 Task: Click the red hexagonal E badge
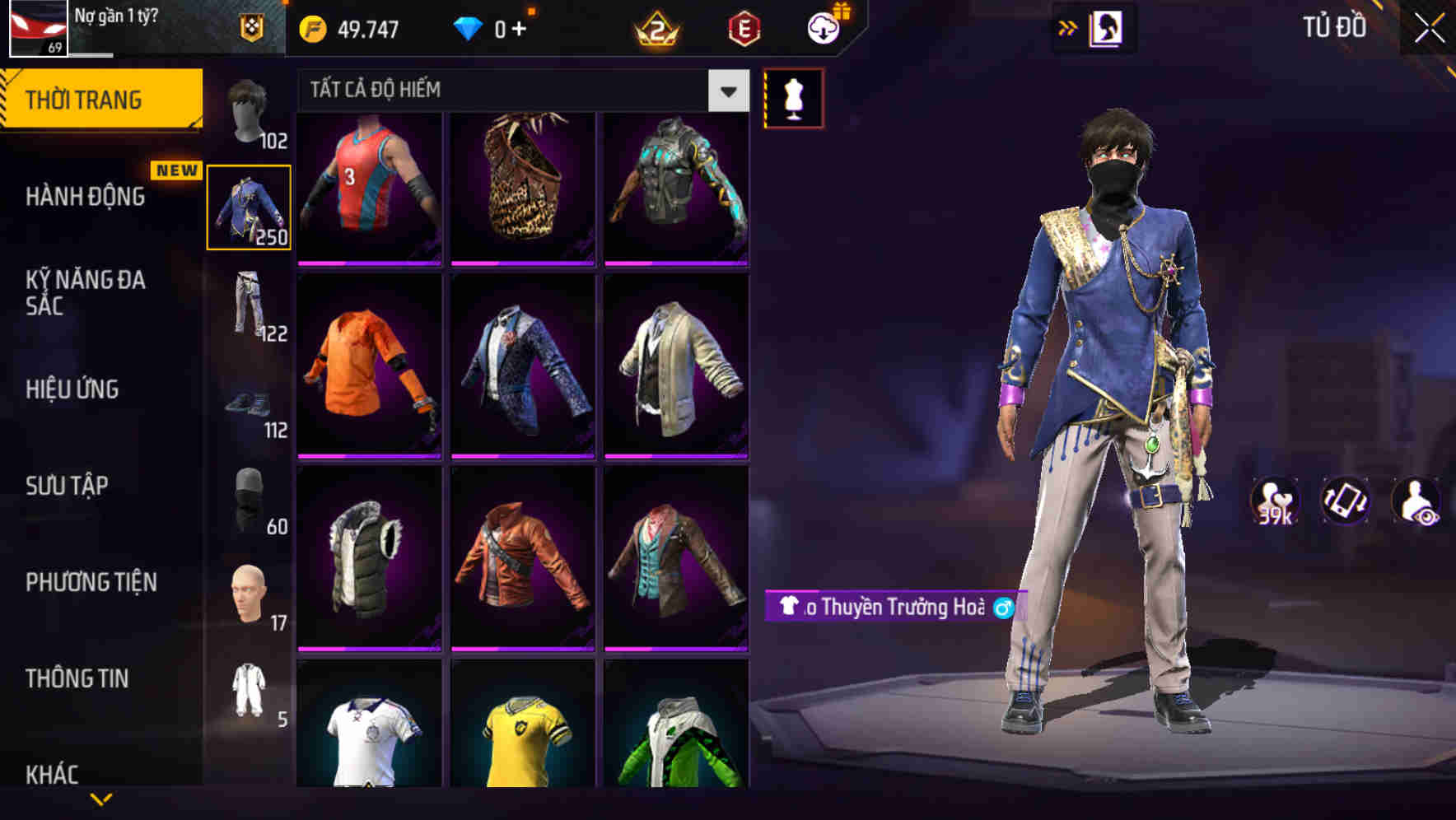pyautogui.click(x=744, y=27)
